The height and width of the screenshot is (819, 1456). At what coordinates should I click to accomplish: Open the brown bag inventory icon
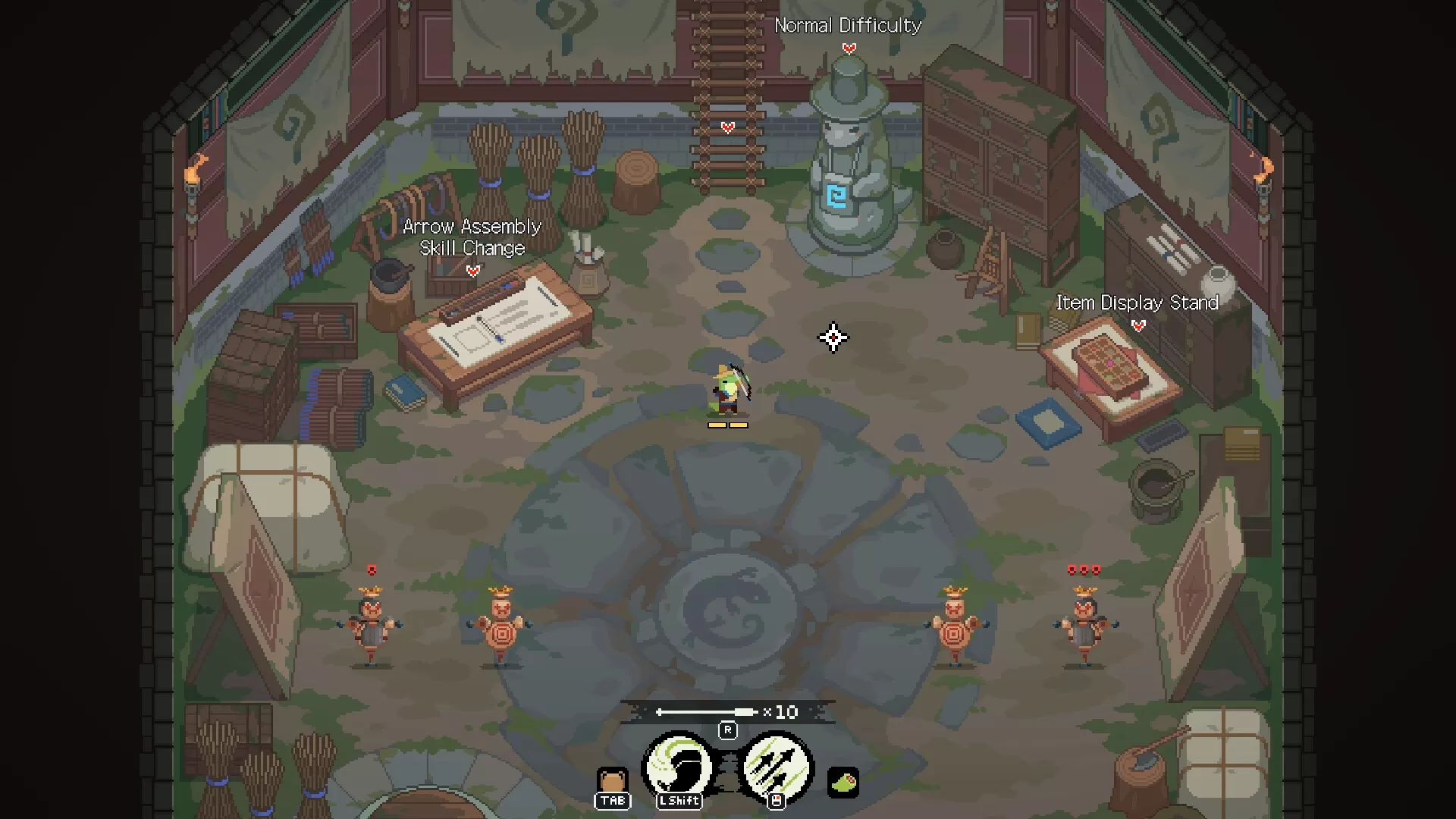point(612,781)
